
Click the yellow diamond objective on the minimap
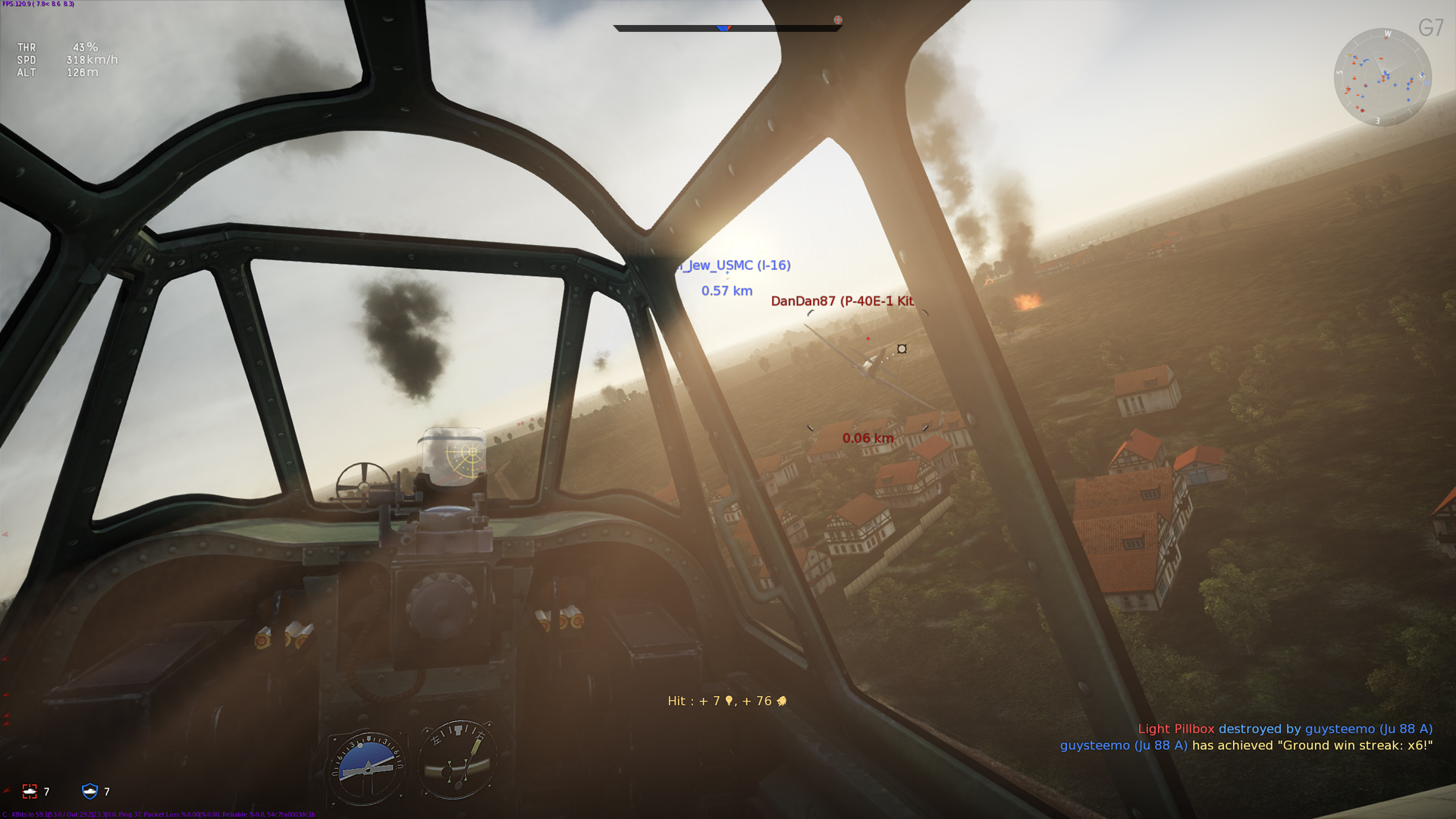tap(1350, 55)
